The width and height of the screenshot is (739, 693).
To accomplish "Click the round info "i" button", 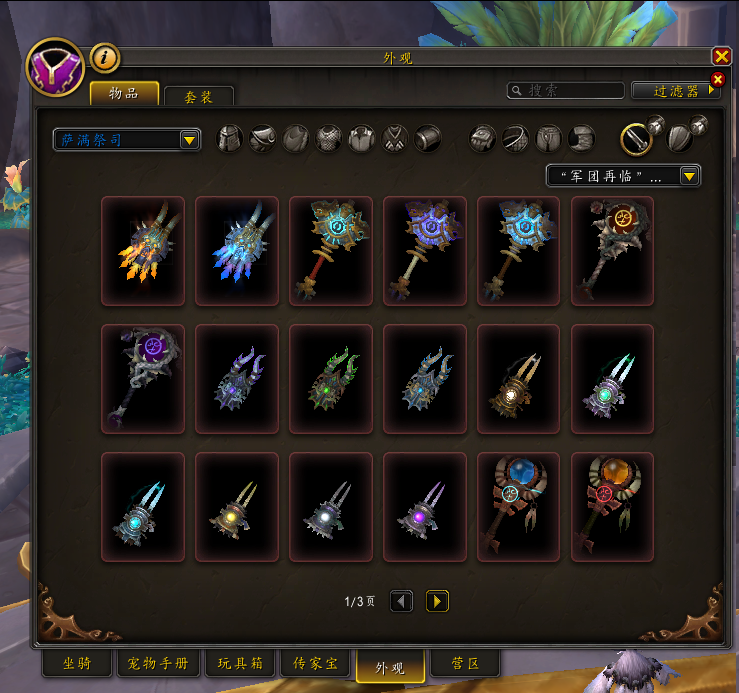I will click(105, 58).
